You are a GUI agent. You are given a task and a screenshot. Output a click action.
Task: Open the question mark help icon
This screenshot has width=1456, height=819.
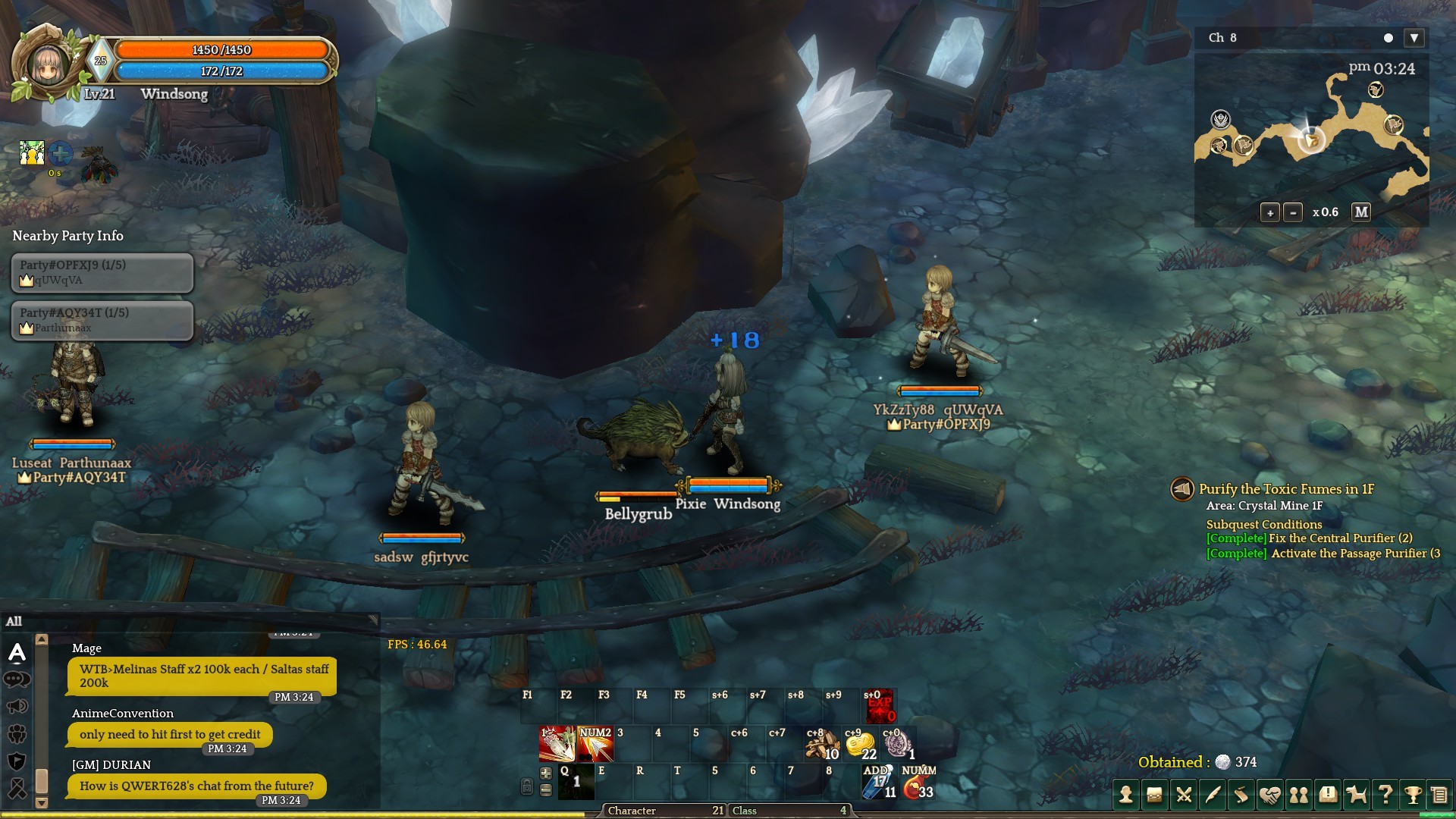(1385, 795)
